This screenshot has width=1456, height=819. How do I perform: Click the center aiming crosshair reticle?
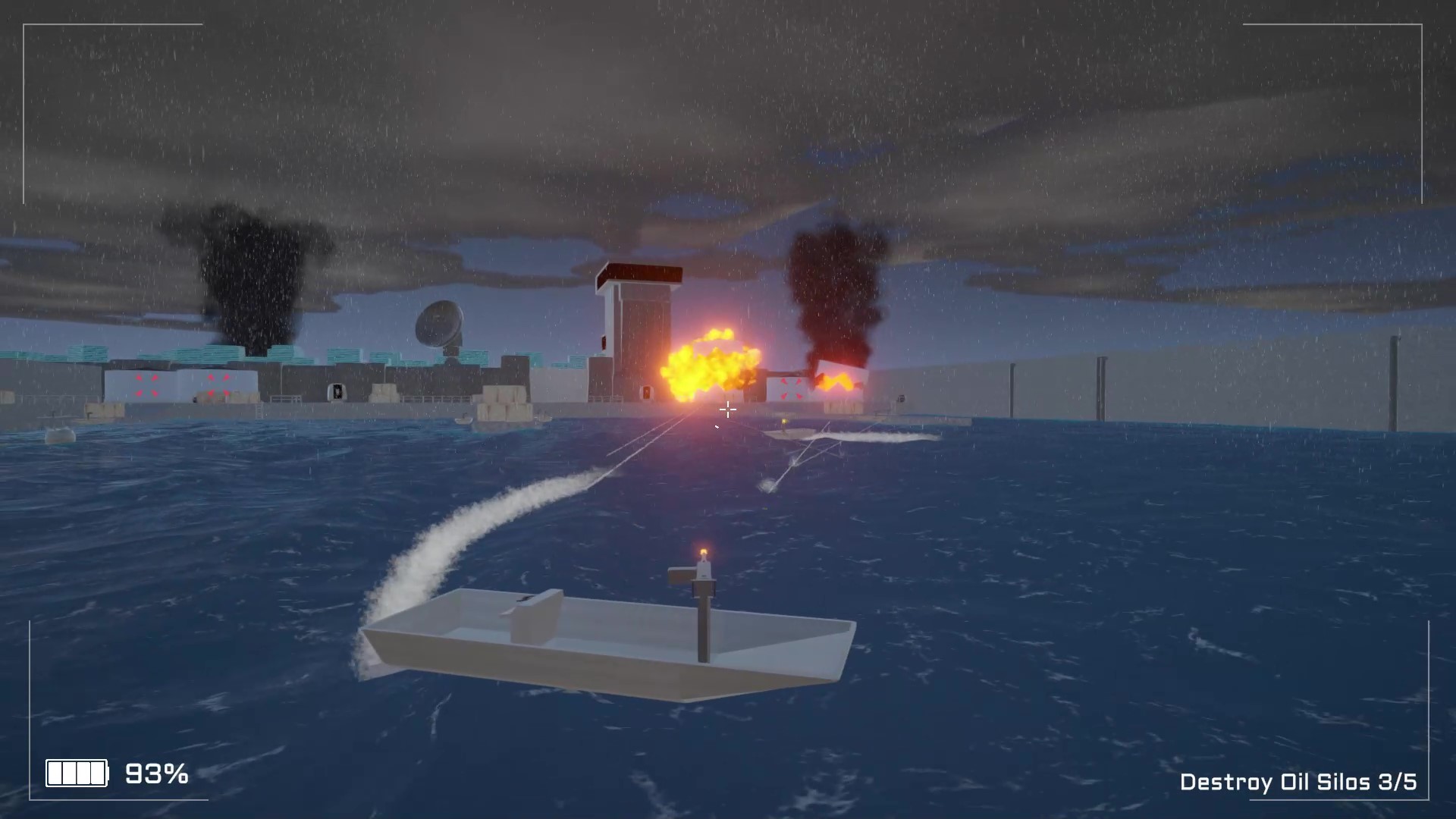tap(727, 409)
